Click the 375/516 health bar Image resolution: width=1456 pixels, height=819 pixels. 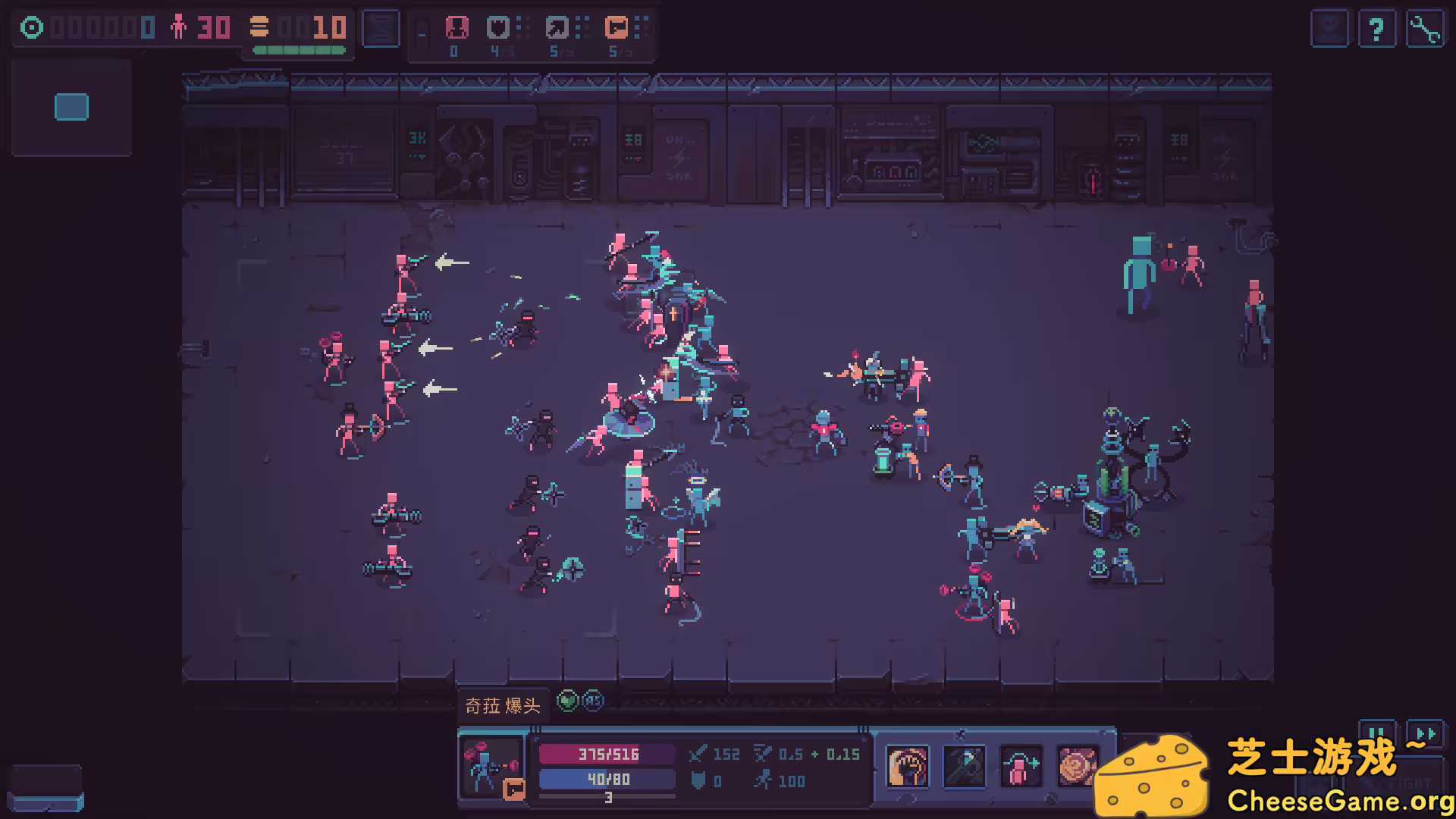tap(605, 755)
